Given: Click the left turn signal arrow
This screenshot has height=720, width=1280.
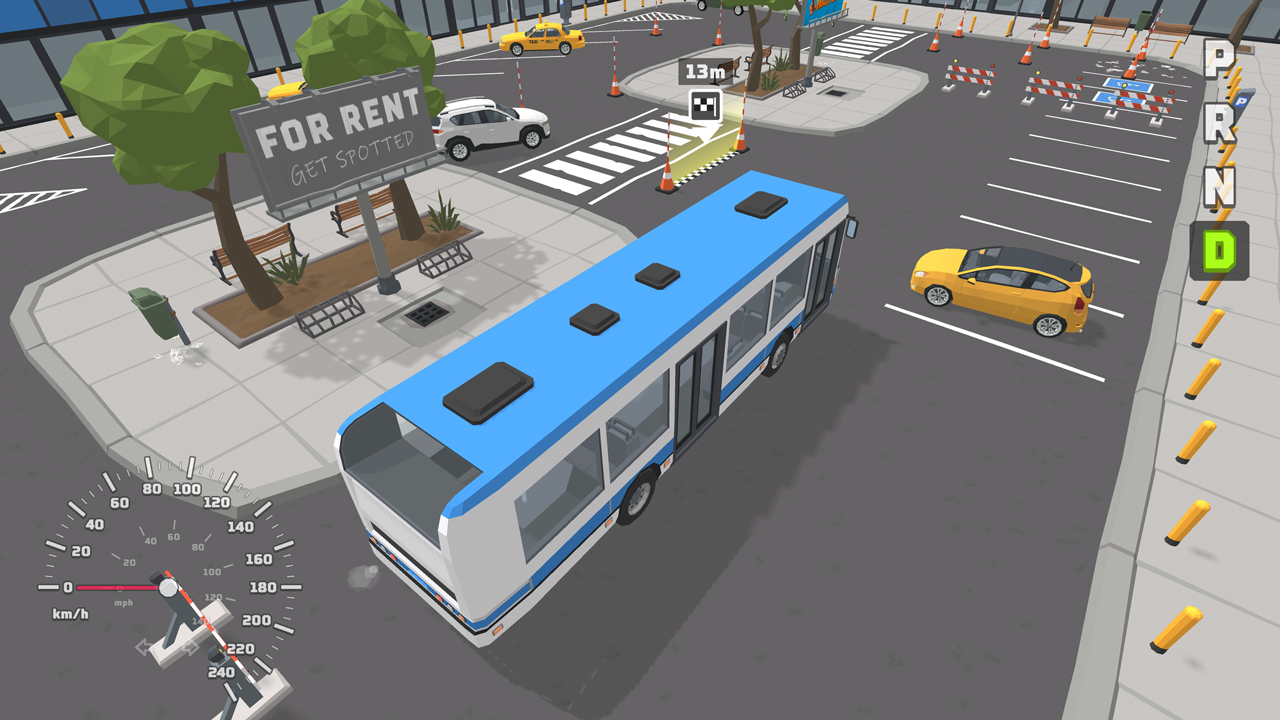Looking at the screenshot, I should pyautogui.click(x=144, y=647).
